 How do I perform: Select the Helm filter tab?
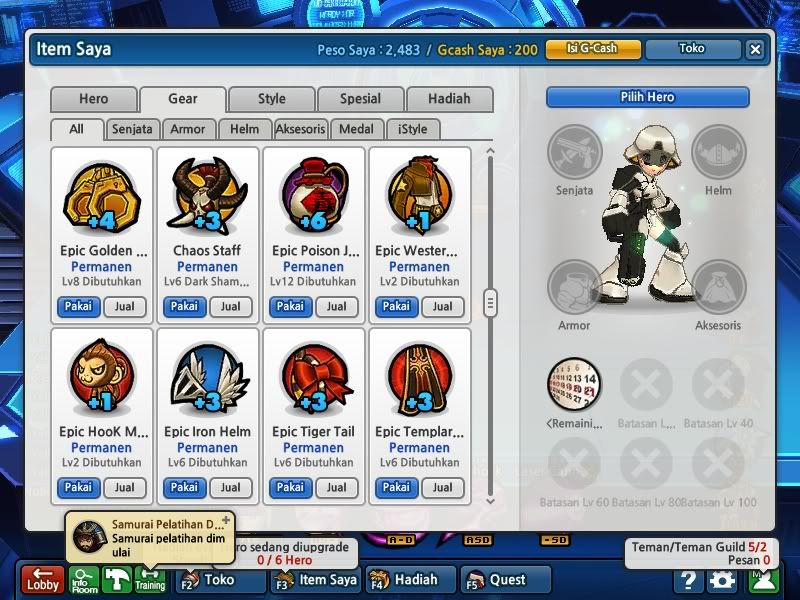244,129
